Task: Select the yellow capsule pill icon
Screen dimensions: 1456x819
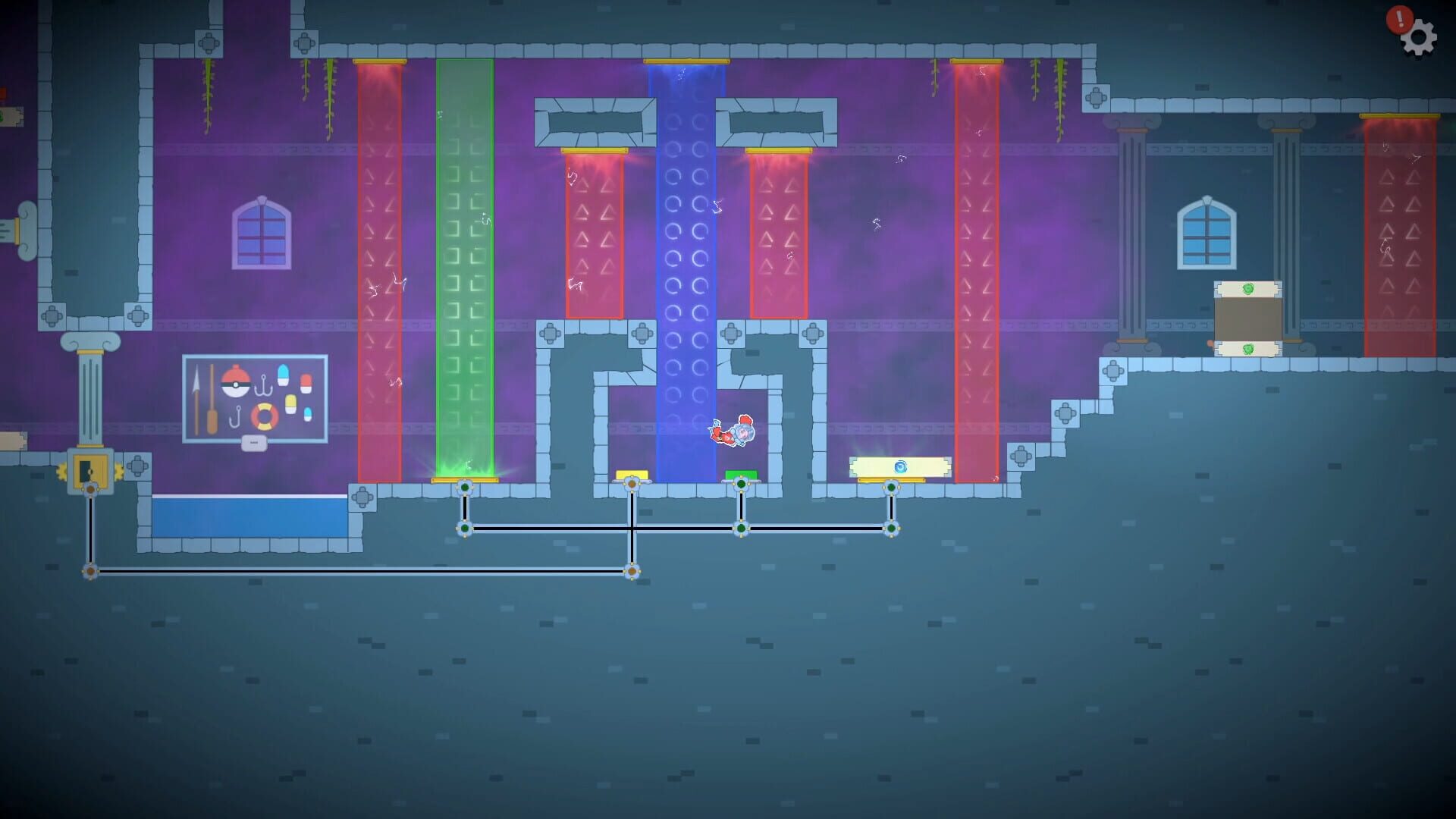Action: pyautogui.click(x=290, y=403)
